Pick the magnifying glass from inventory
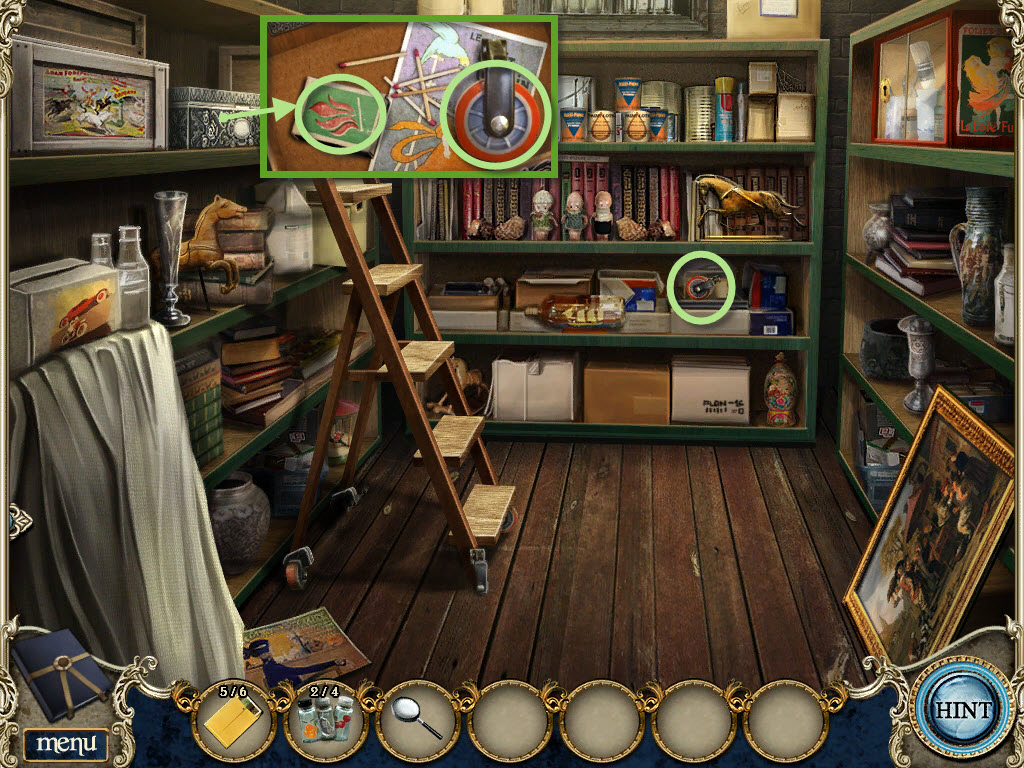1024x768 pixels. [x=416, y=720]
